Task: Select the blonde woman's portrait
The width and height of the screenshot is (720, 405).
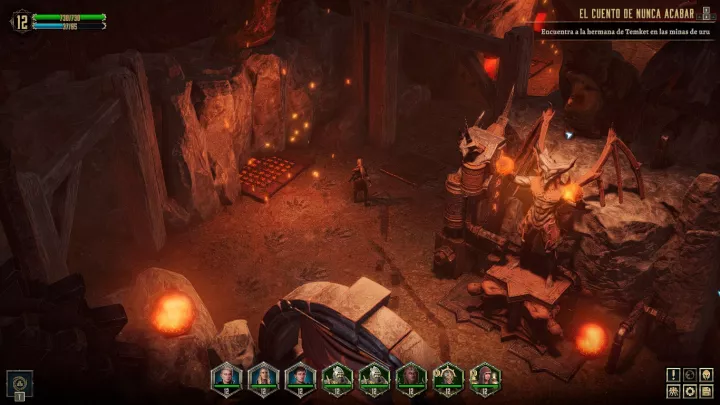Action: (x=265, y=375)
